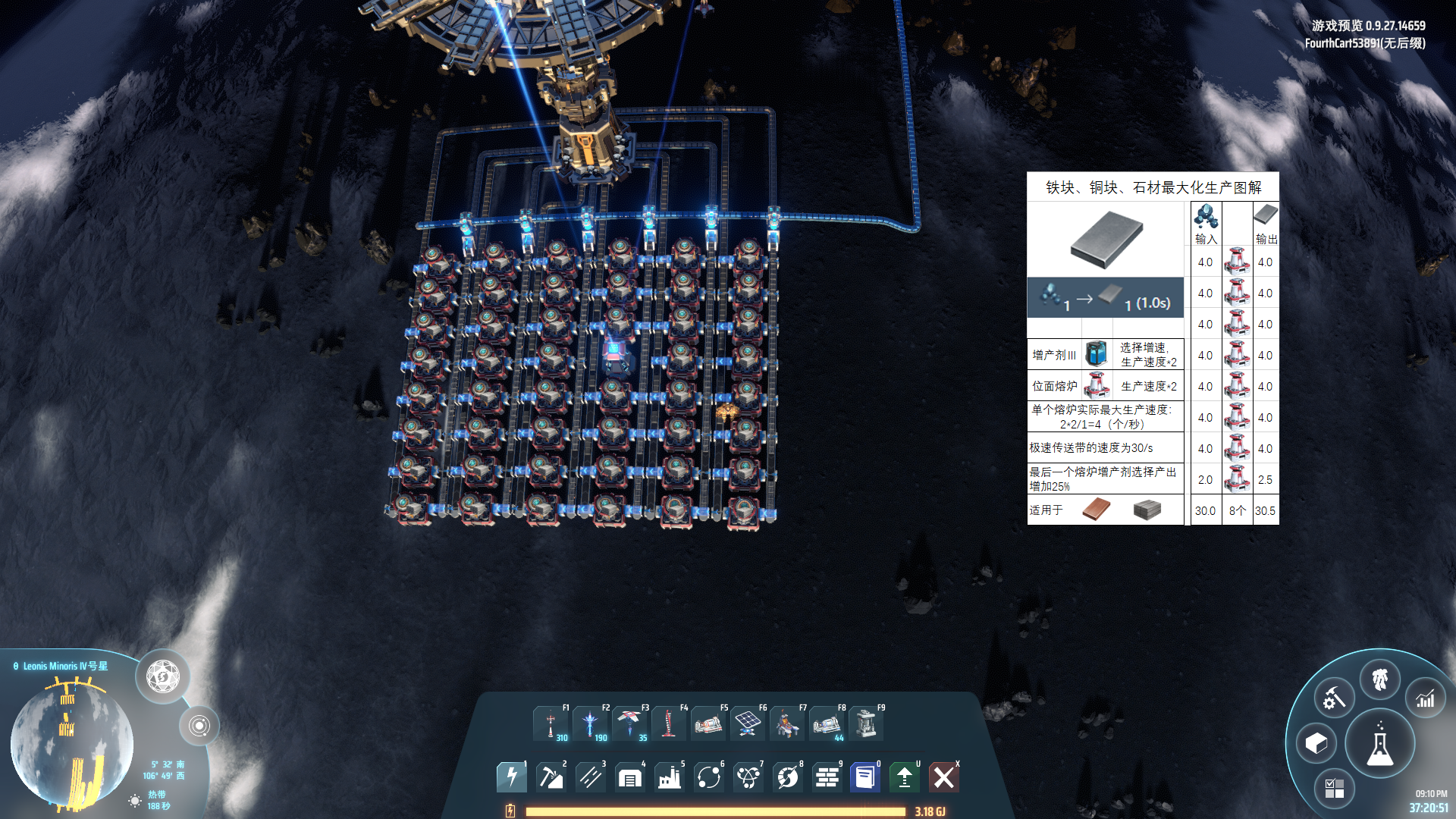View the statistics bar-chart panel

1425,698
